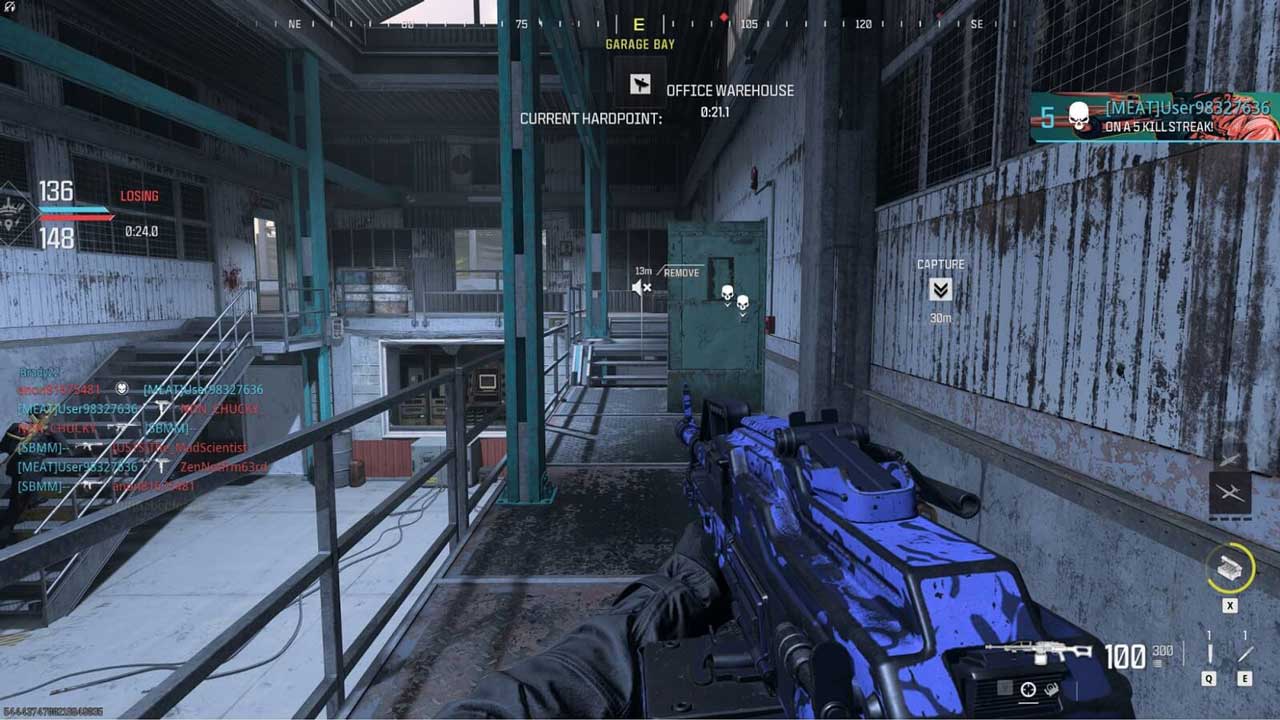Viewport: 1280px width, 720px height.
Task: Select the Munitions Box field upgrade icon
Action: tap(1228, 570)
